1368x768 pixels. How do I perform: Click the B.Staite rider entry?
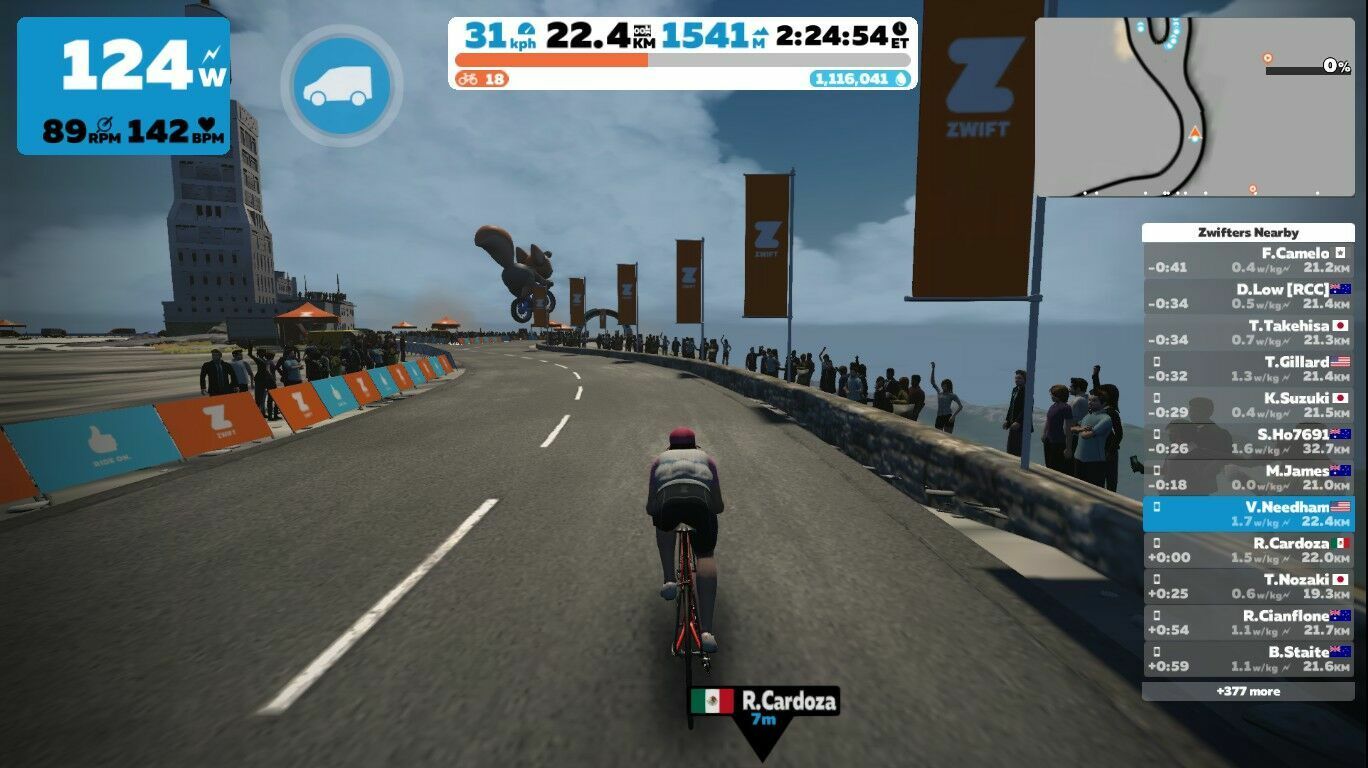(x=1248, y=658)
